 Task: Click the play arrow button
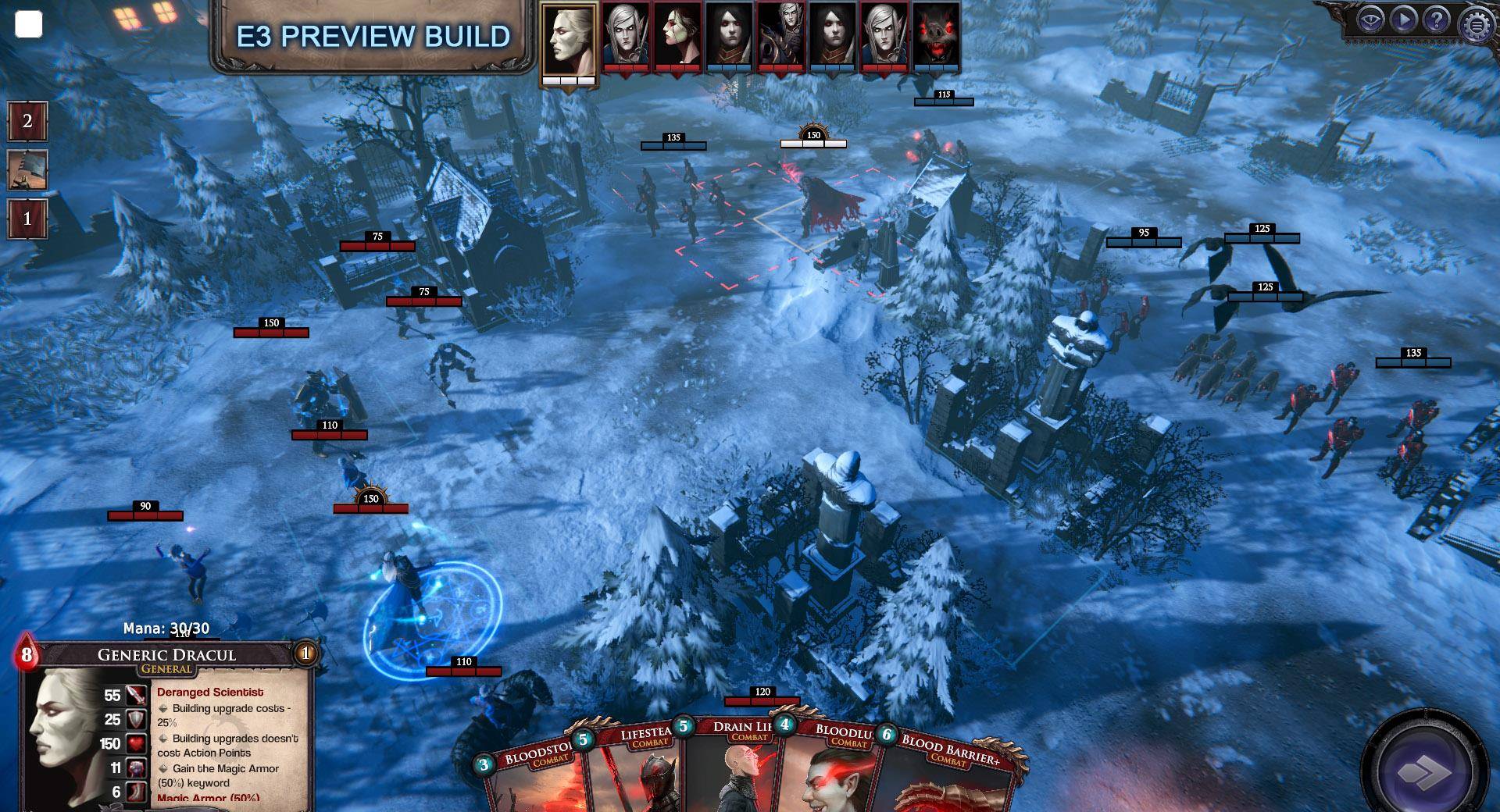(x=1404, y=20)
